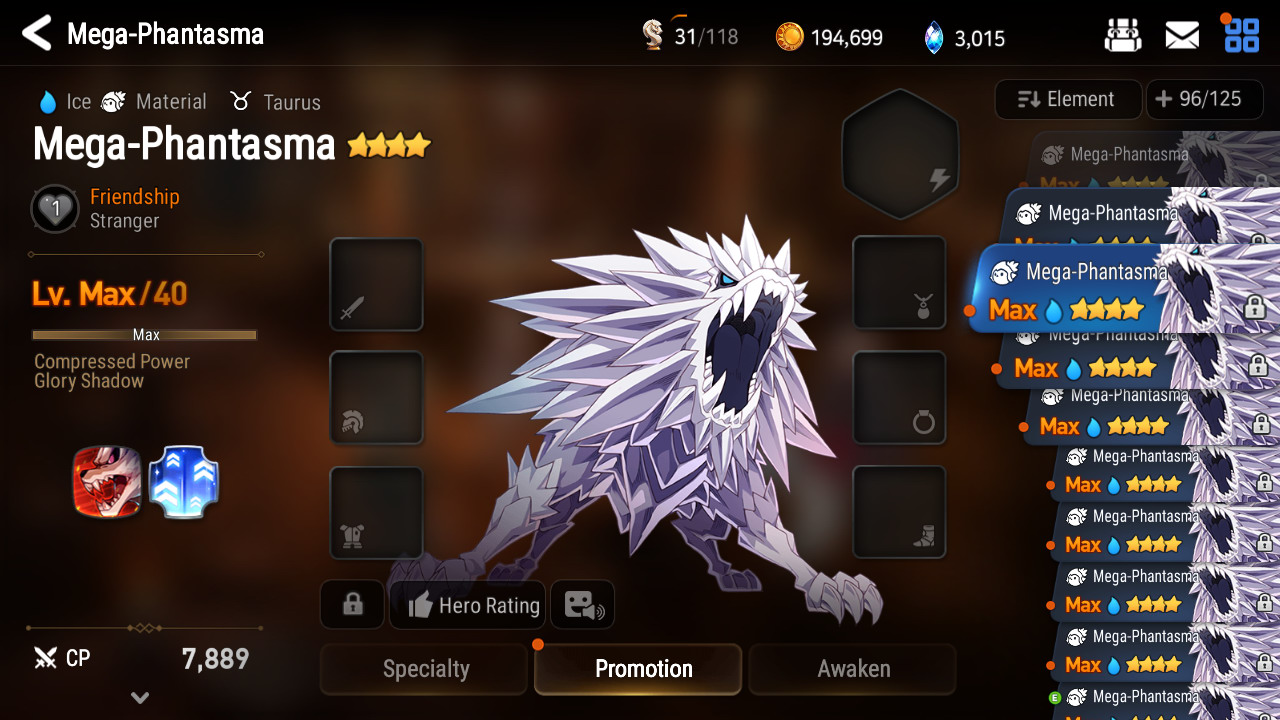Go back using the arrow button

(37, 34)
